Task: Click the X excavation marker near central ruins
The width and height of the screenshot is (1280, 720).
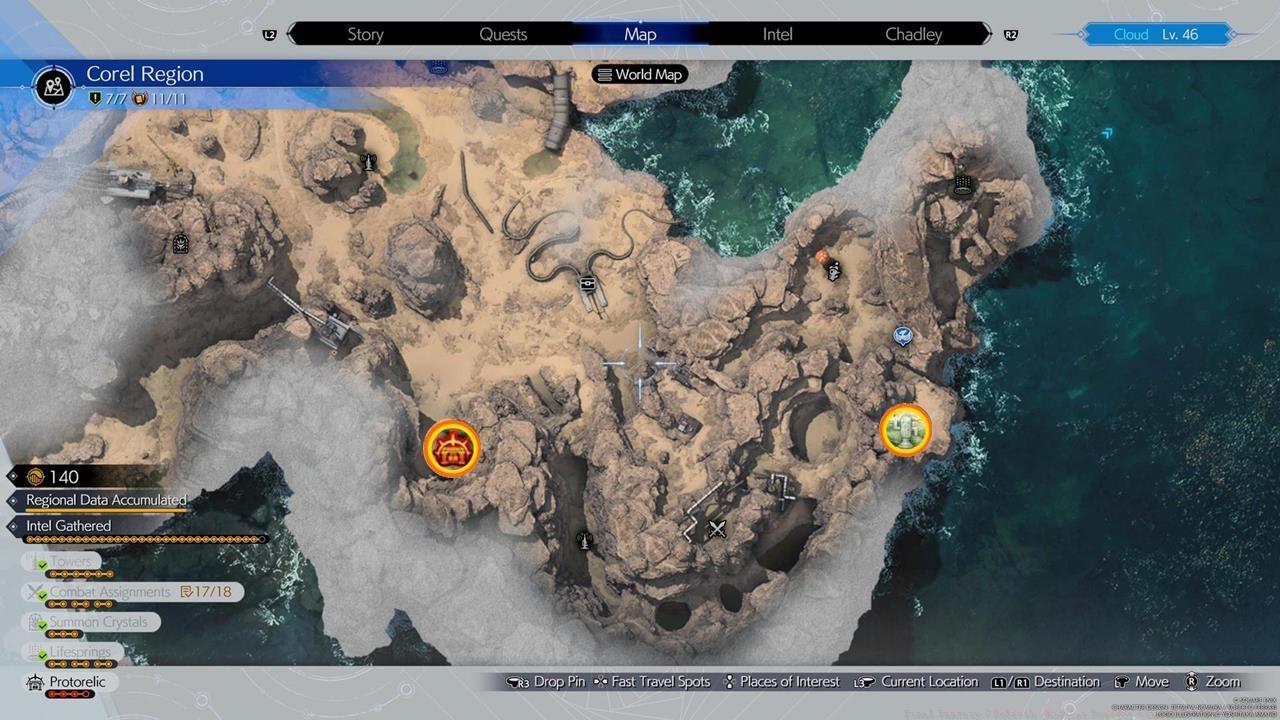Action: point(717,528)
